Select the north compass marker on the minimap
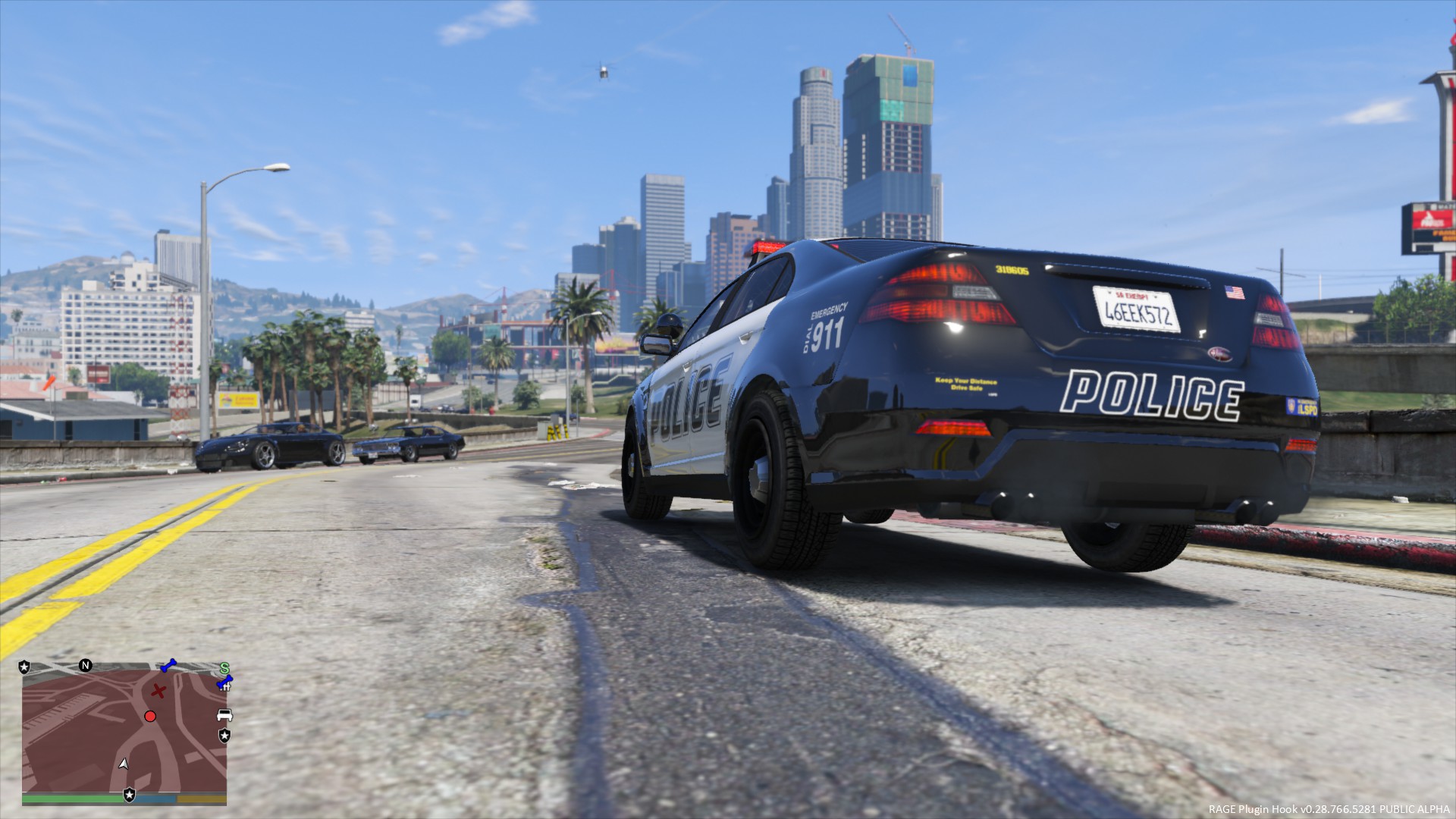Viewport: 1456px width, 819px height. [x=86, y=666]
